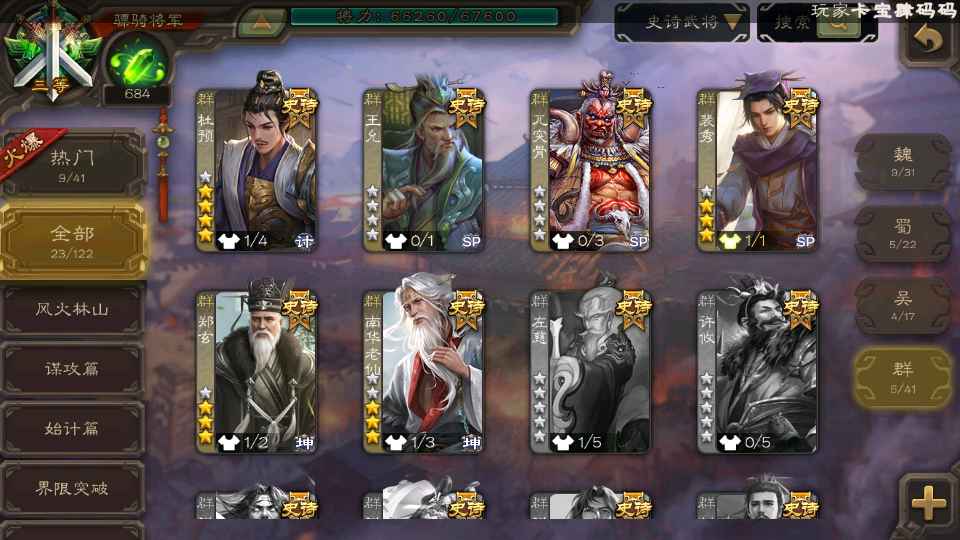Image resolution: width=960 pixels, height=540 pixels.
Task: Select the 全部 category tab
Action: click(73, 241)
